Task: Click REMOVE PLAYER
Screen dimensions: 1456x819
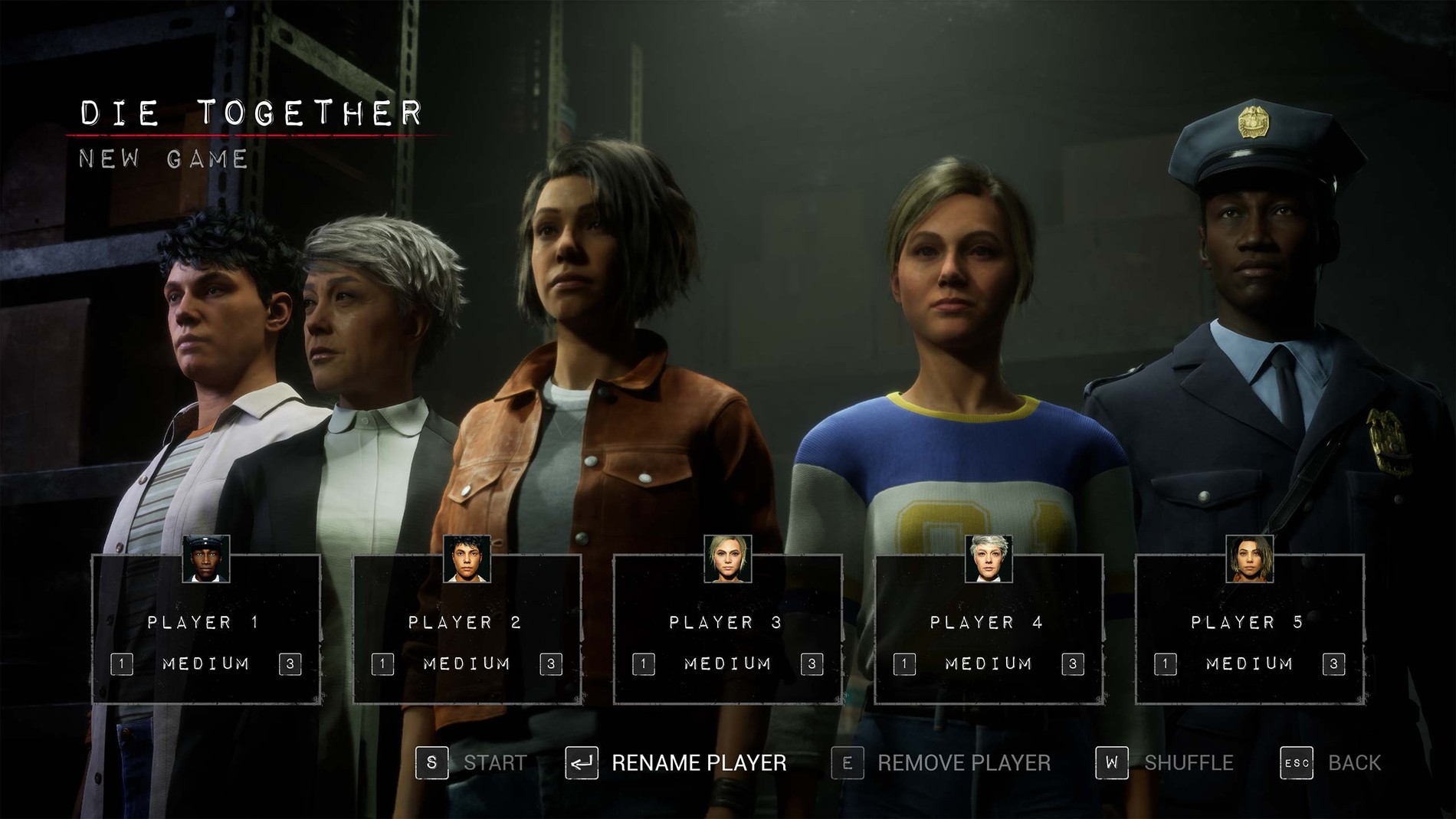Action: click(964, 762)
